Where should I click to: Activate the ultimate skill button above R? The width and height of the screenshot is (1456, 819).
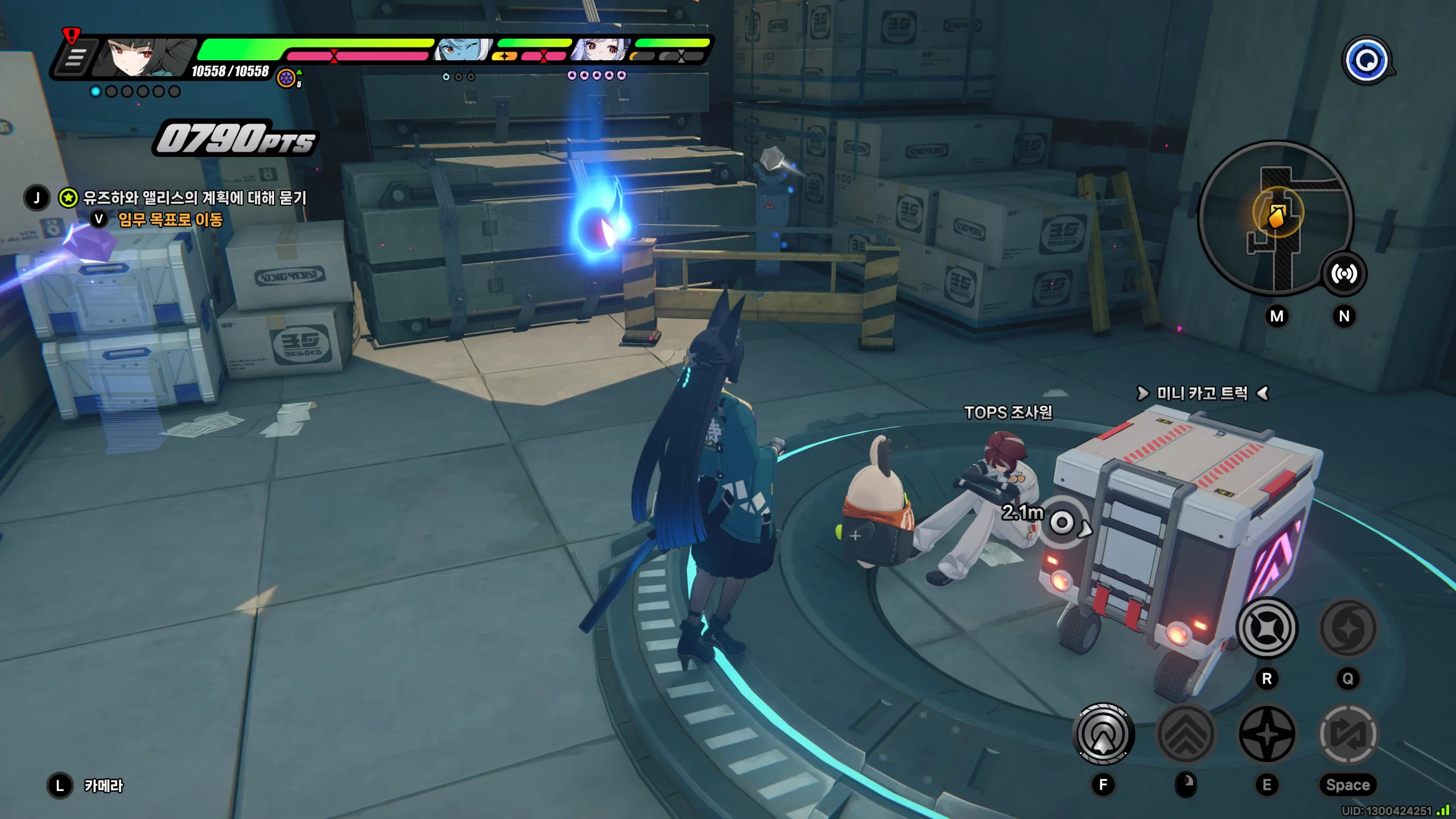pos(1267,628)
